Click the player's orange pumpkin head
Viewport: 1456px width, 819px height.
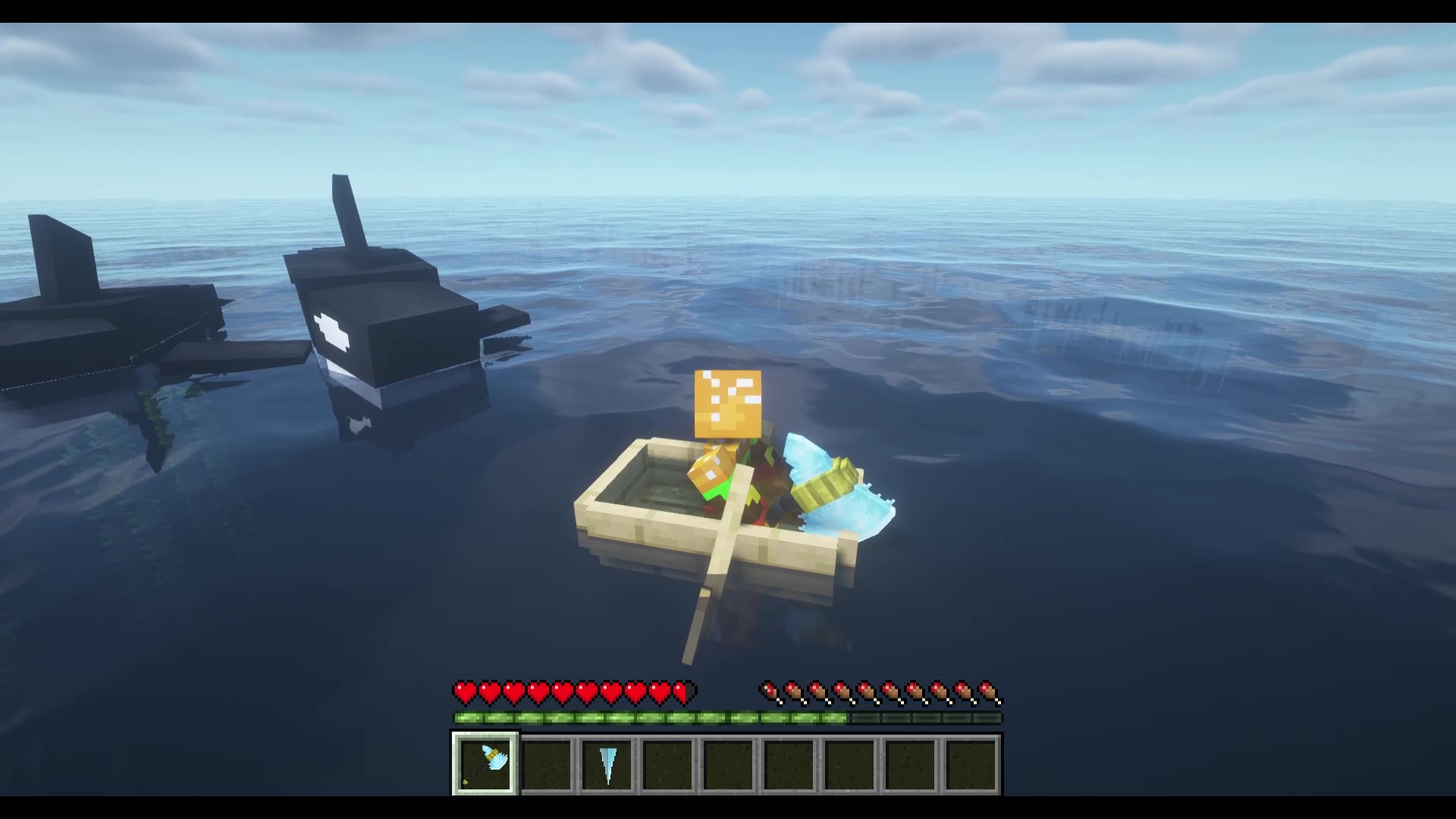pyautogui.click(x=728, y=402)
